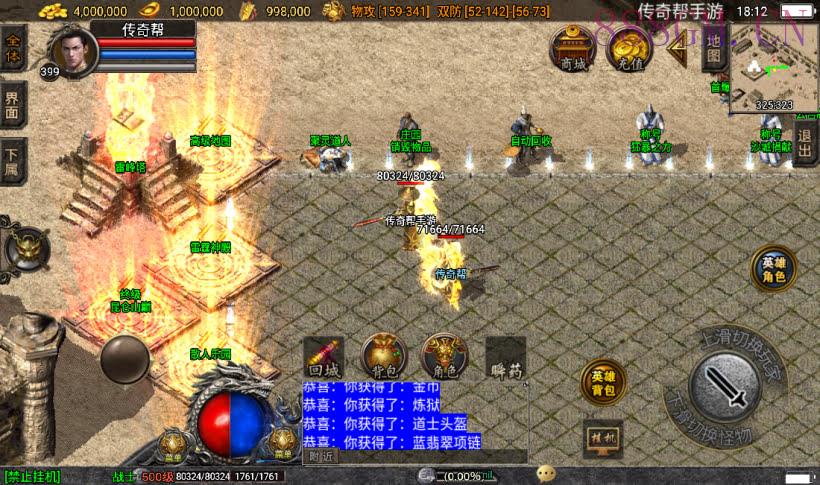Toggle 挂机 auto-battle
Viewport: 820px width, 485px height.
point(603,439)
